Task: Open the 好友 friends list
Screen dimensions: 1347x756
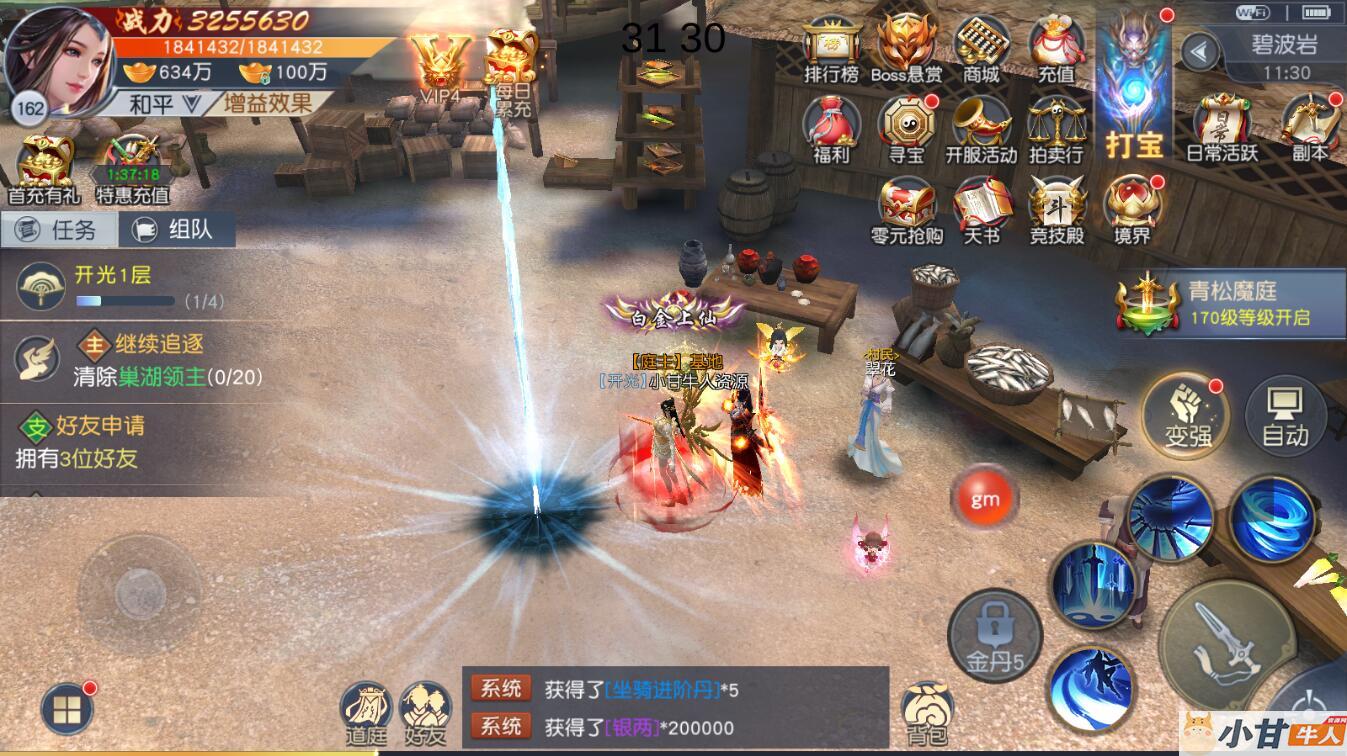Action: [425, 713]
